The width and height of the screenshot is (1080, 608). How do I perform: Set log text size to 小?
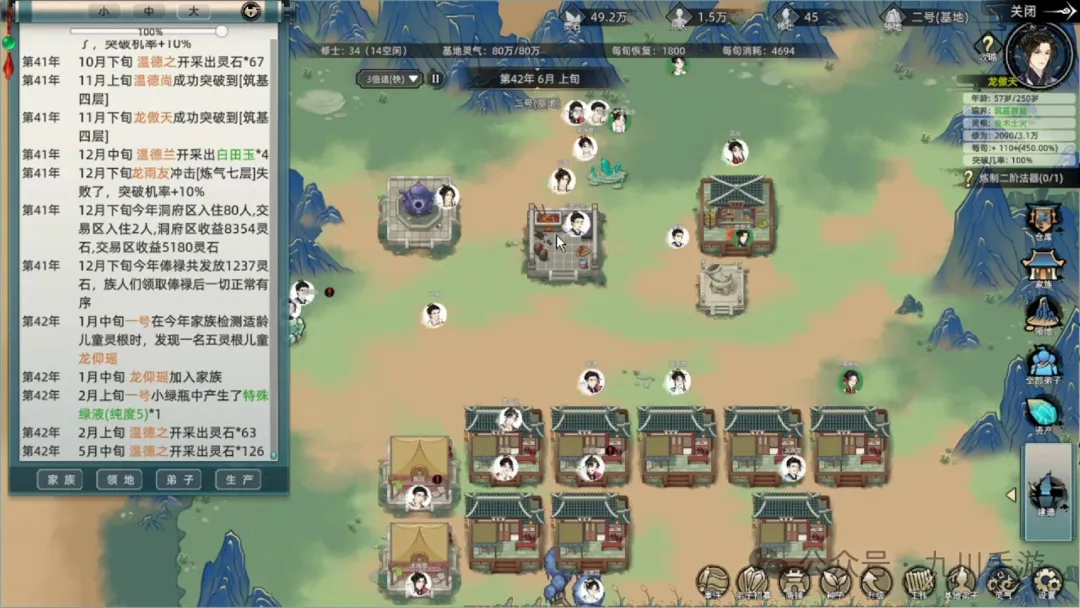103,12
